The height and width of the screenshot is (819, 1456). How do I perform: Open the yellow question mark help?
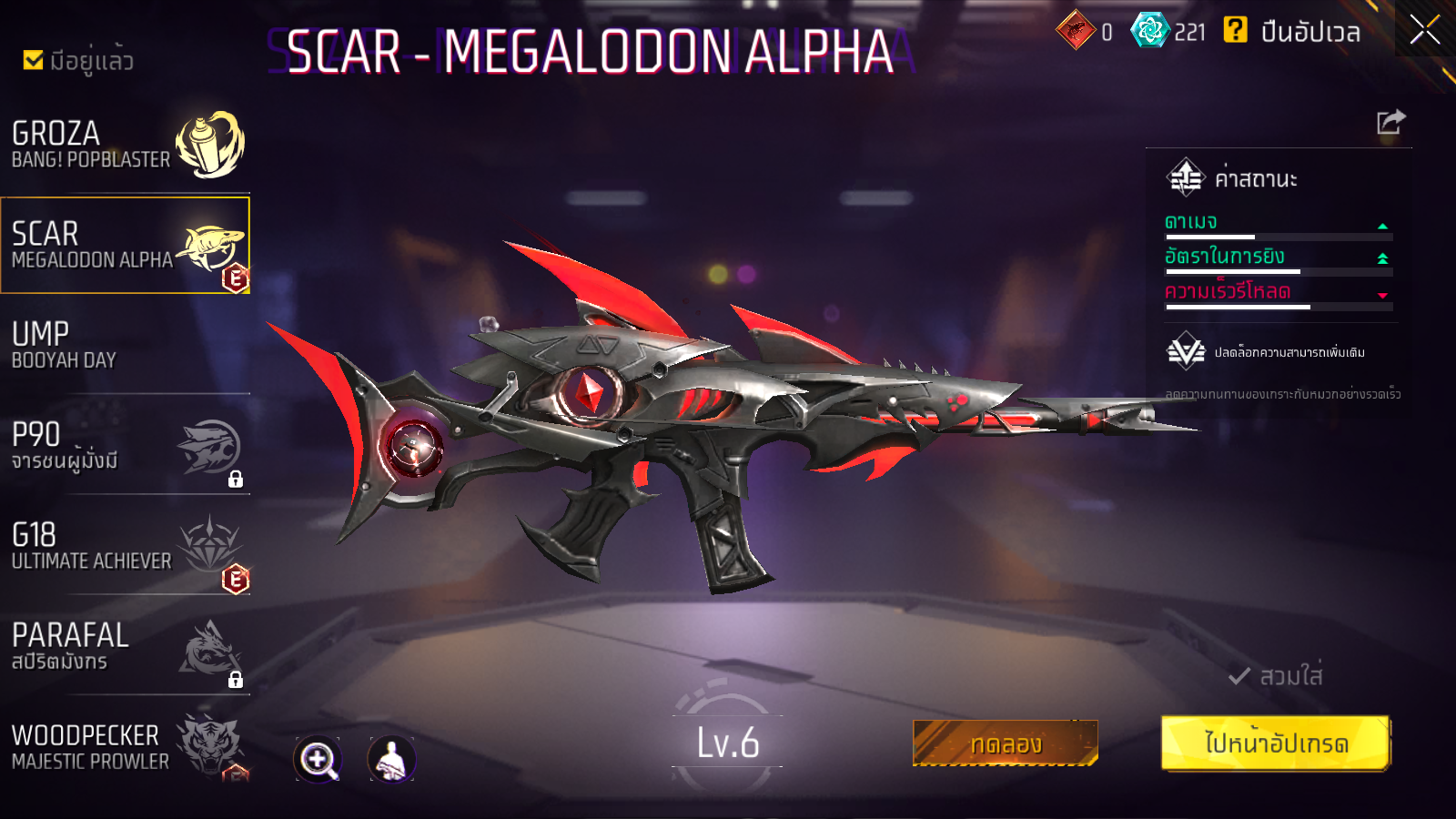[x=1235, y=31]
